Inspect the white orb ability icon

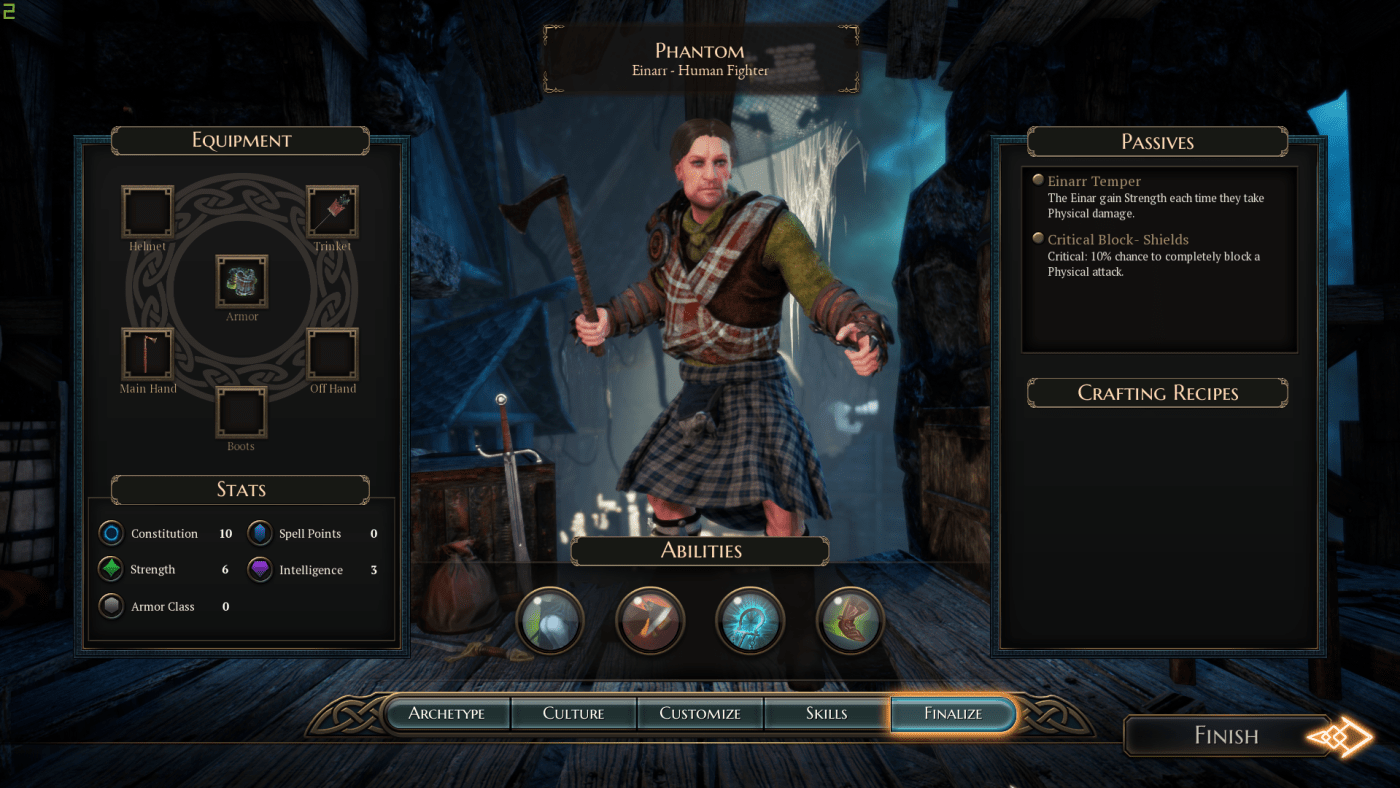point(549,620)
